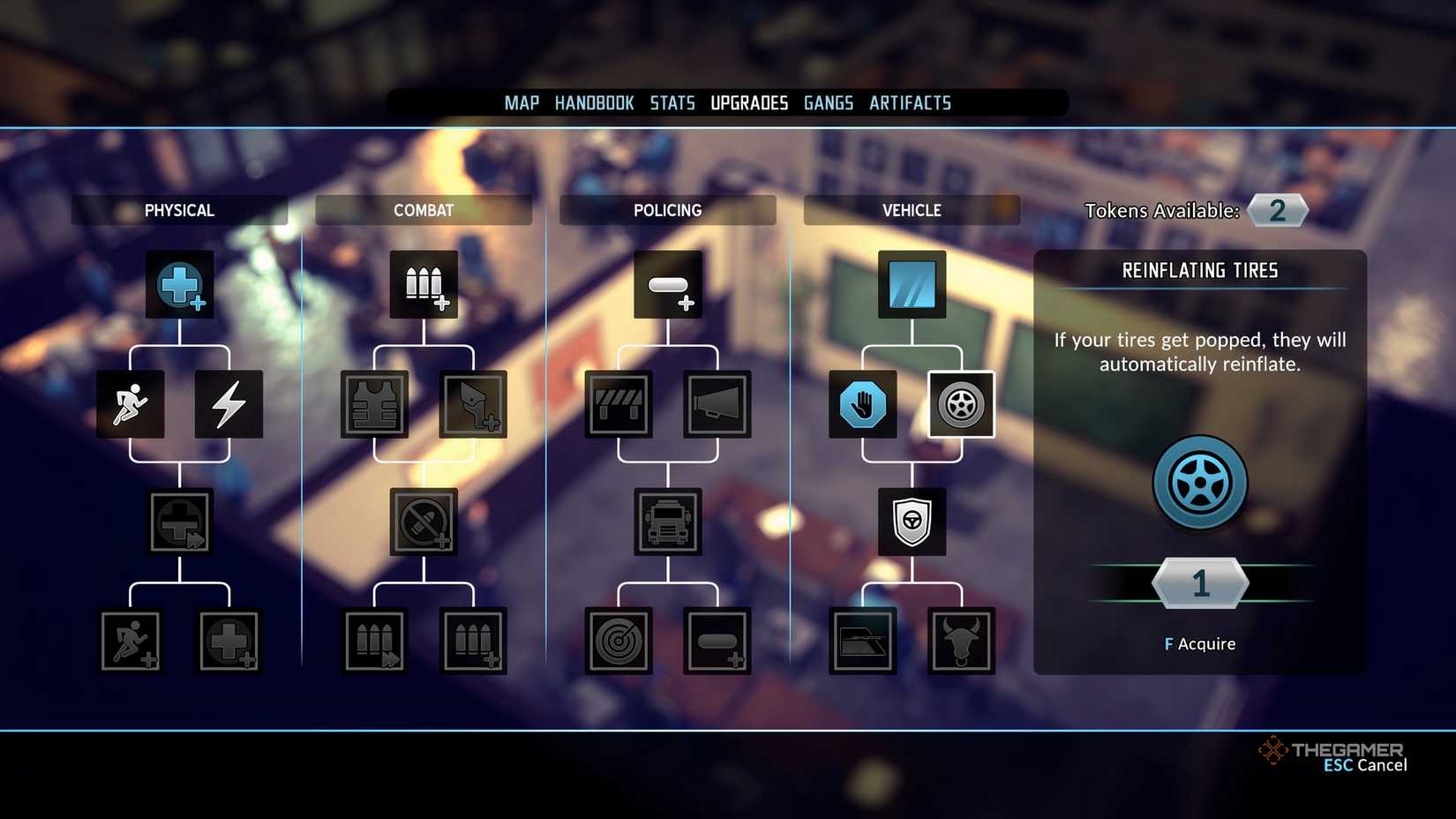Open the GANGS tab

[828, 102]
